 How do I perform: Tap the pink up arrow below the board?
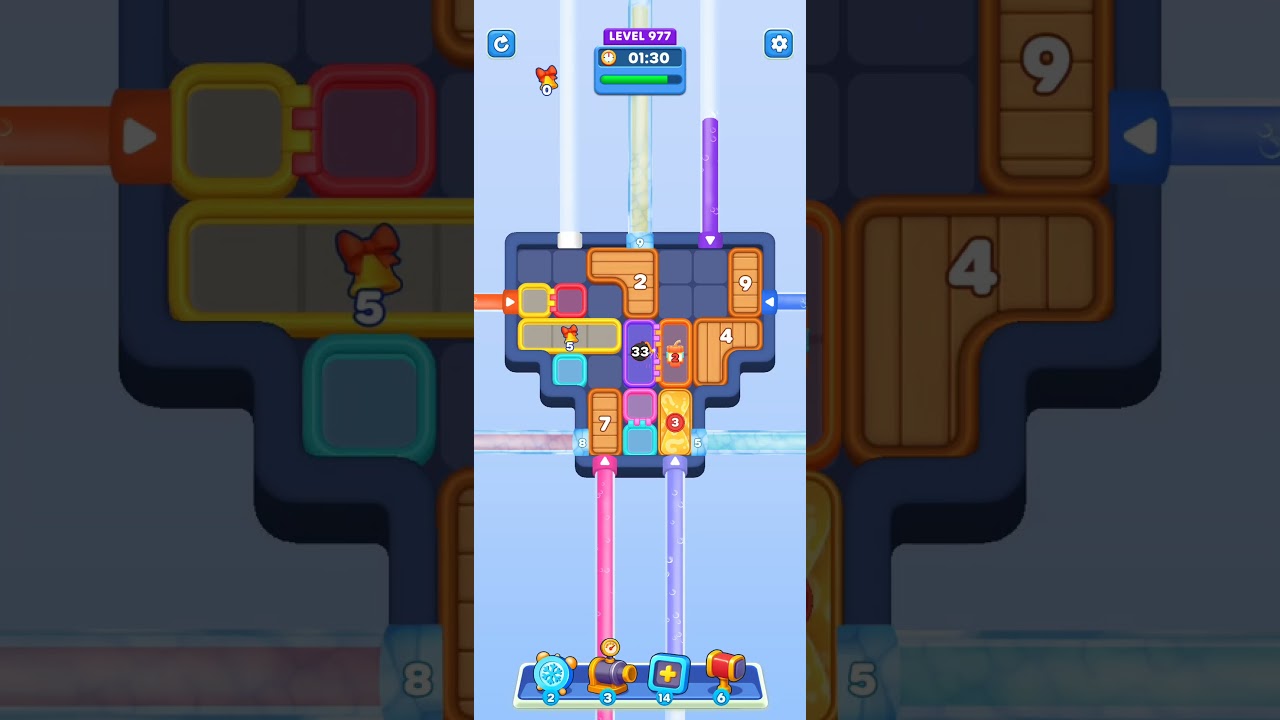click(x=605, y=462)
